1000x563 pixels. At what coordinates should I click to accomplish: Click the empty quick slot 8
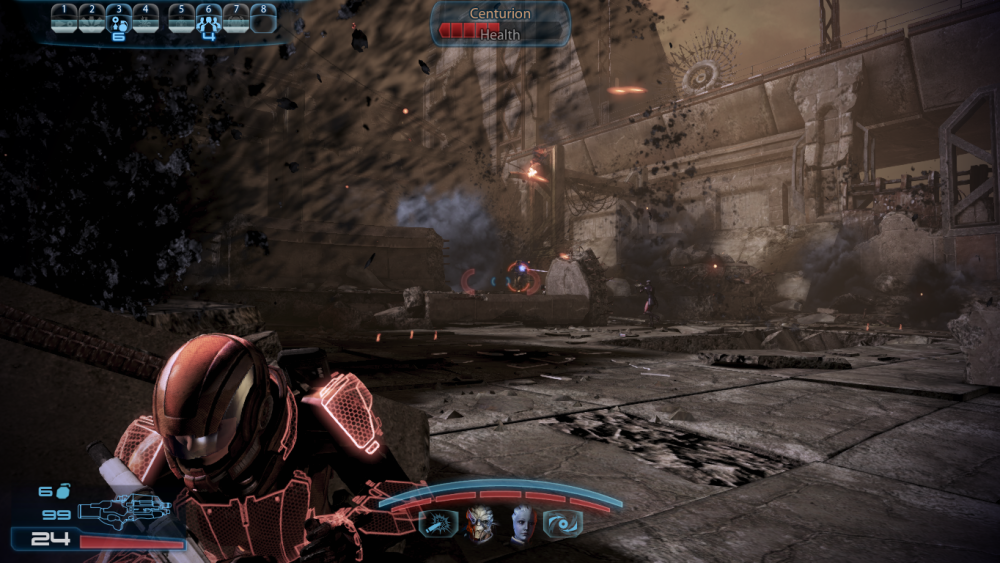[263, 18]
